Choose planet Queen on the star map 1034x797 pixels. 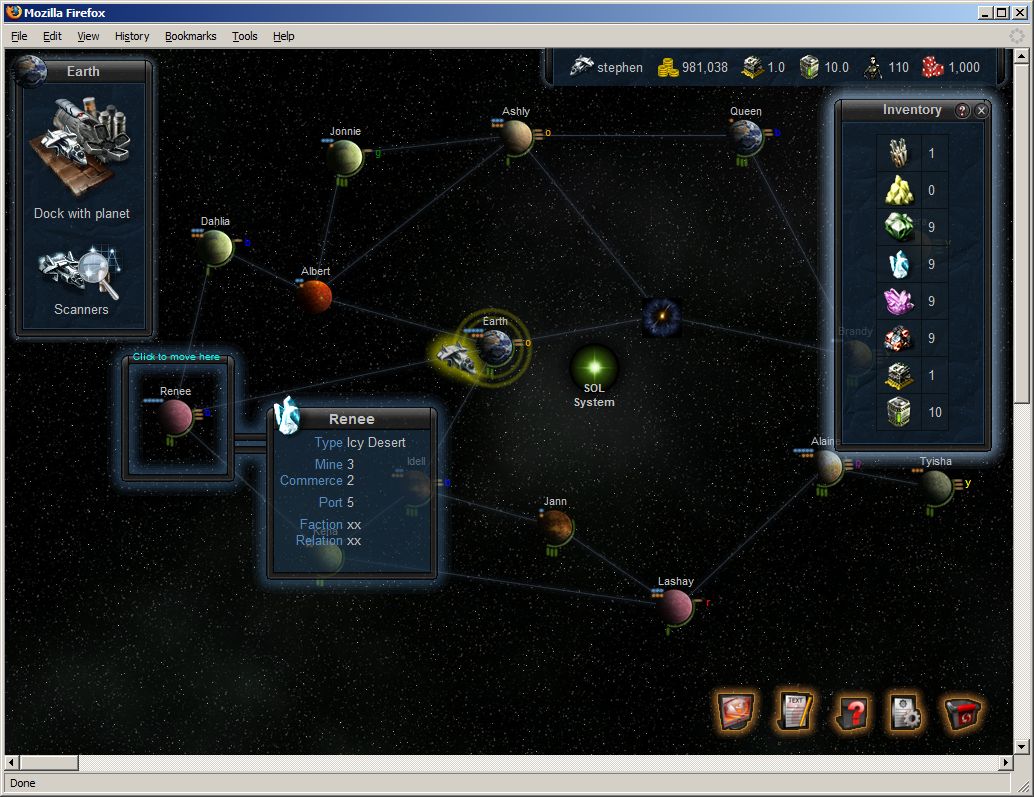(x=745, y=137)
